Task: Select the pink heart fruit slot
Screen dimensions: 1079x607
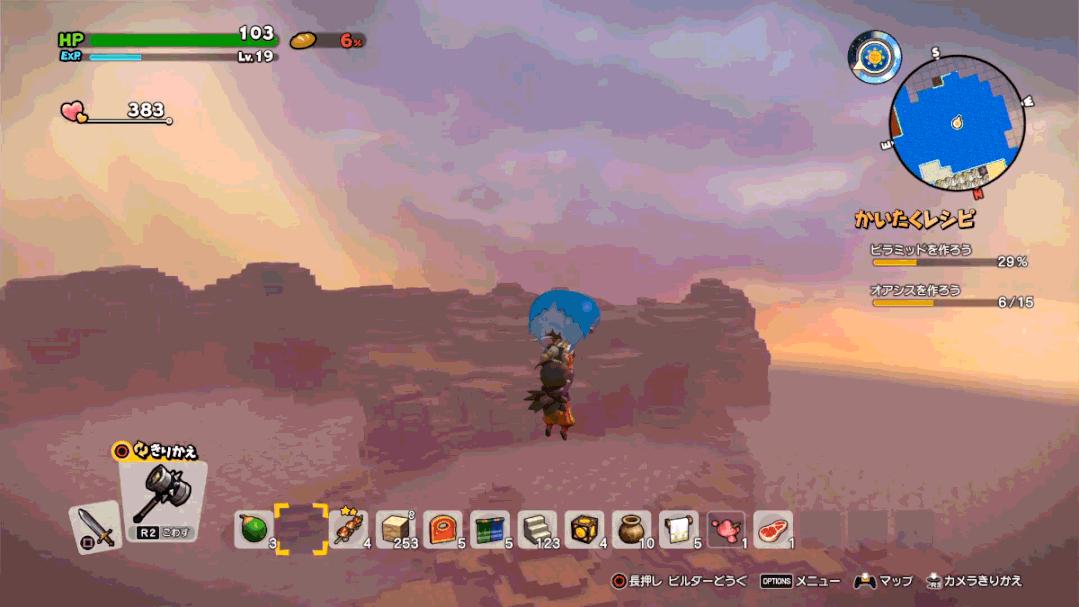Action: pyautogui.click(x=726, y=529)
